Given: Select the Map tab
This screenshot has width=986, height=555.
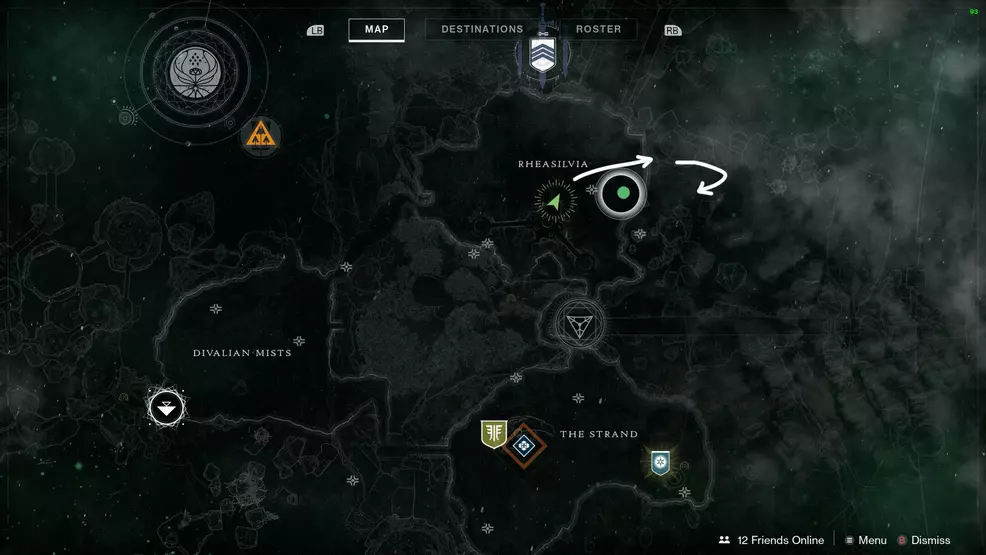Looking at the screenshot, I should (376, 30).
